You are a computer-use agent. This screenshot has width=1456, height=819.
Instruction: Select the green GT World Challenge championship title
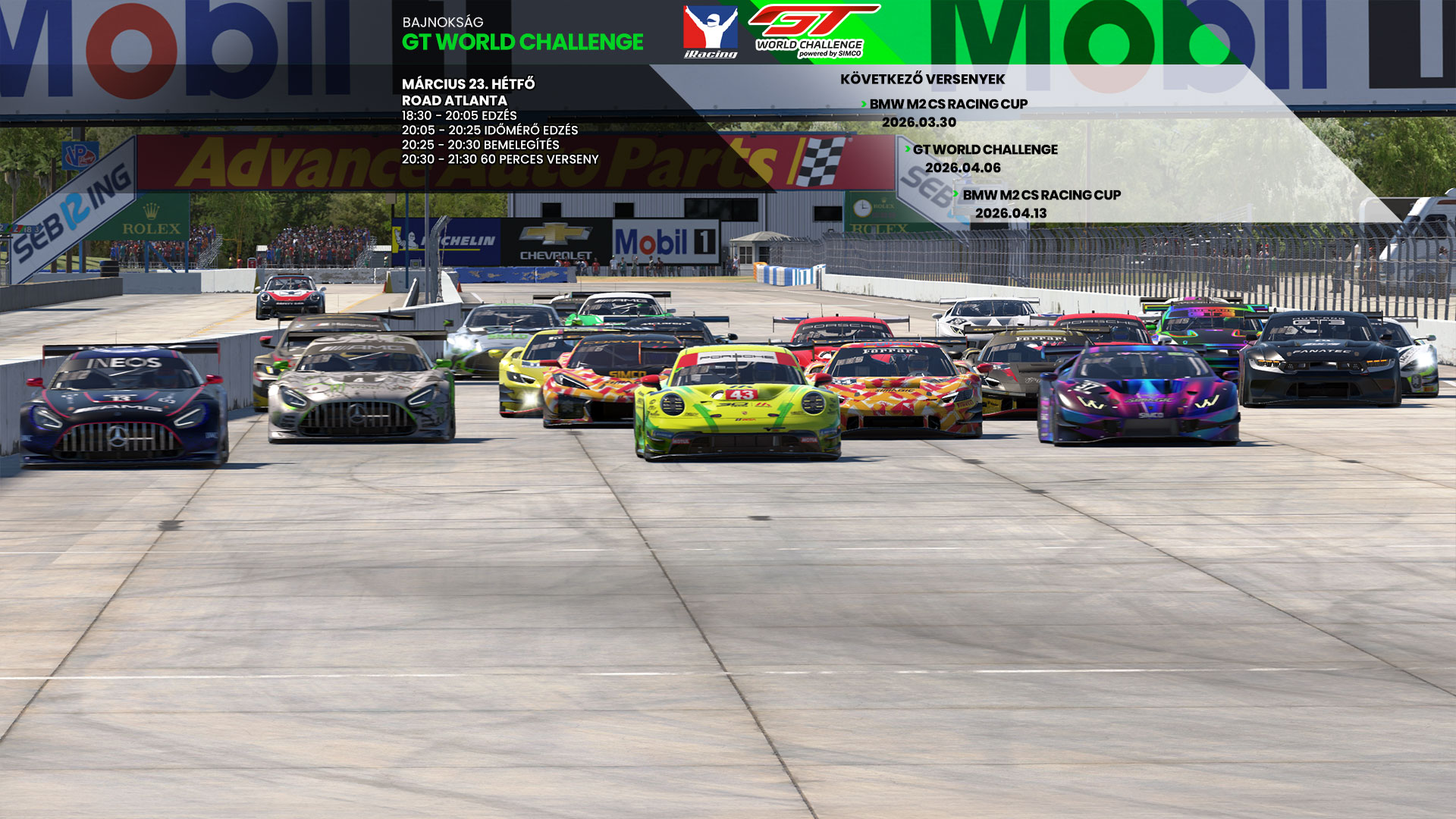522,42
